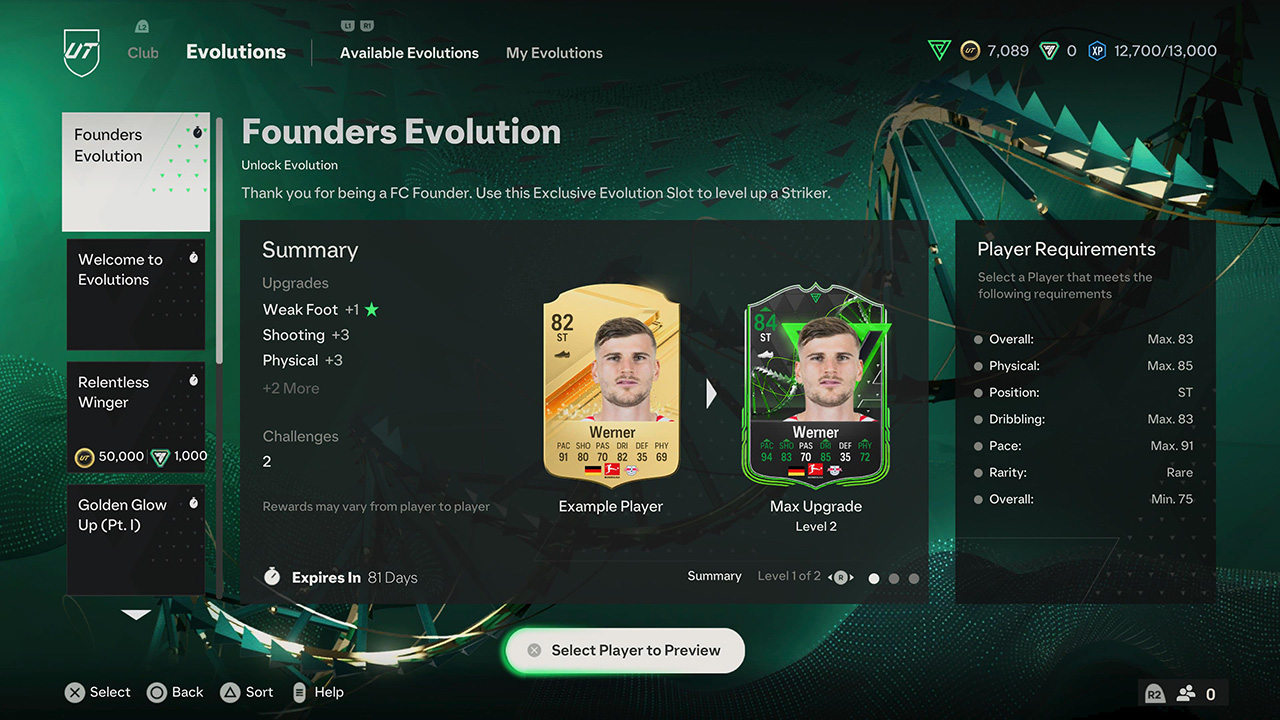Click the R2 companion icon bottom right

pyautogui.click(x=1154, y=692)
